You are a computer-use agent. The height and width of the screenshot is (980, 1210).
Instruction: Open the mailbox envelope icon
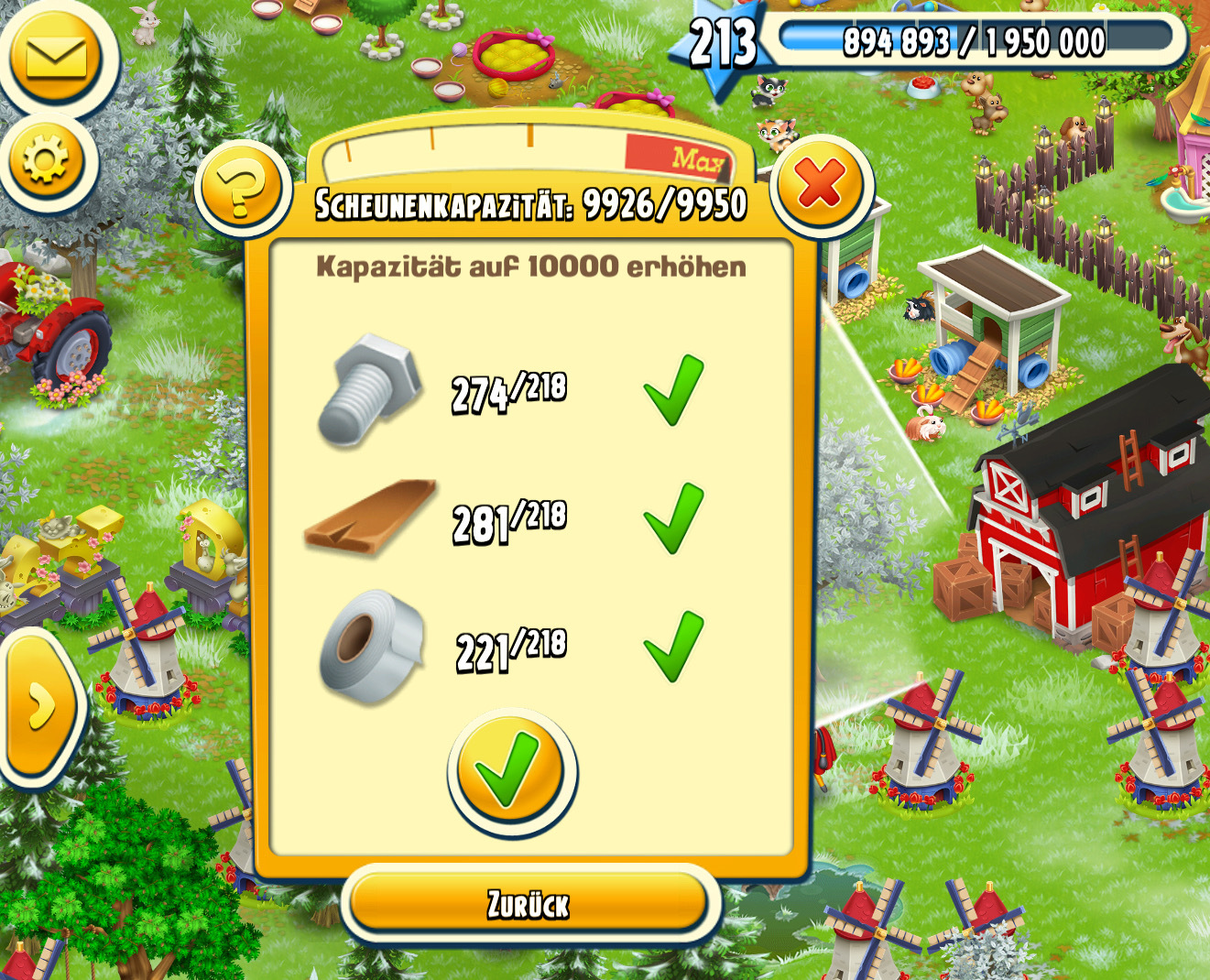[56, 58]
